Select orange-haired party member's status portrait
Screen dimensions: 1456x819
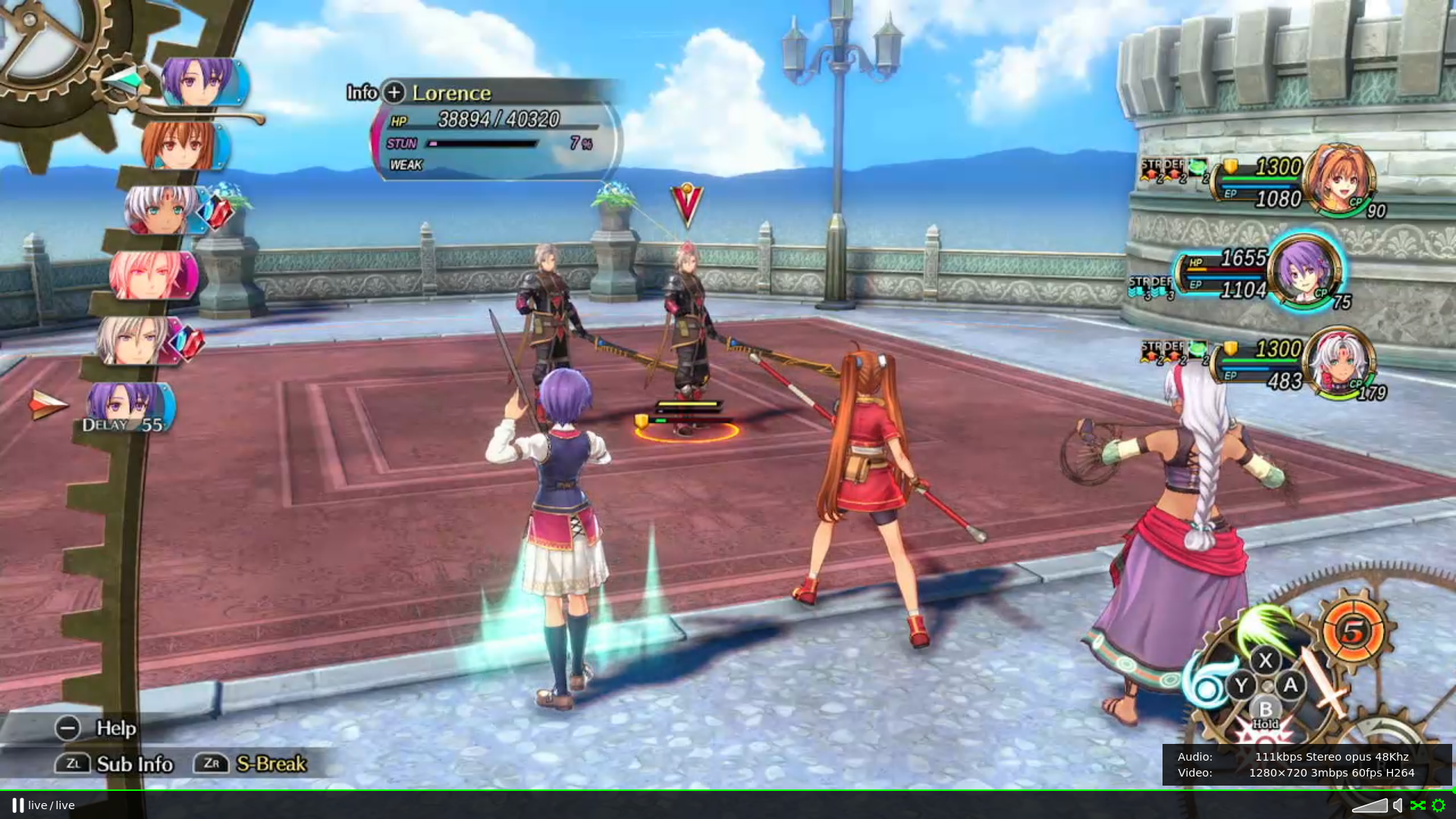point(1340,178)
